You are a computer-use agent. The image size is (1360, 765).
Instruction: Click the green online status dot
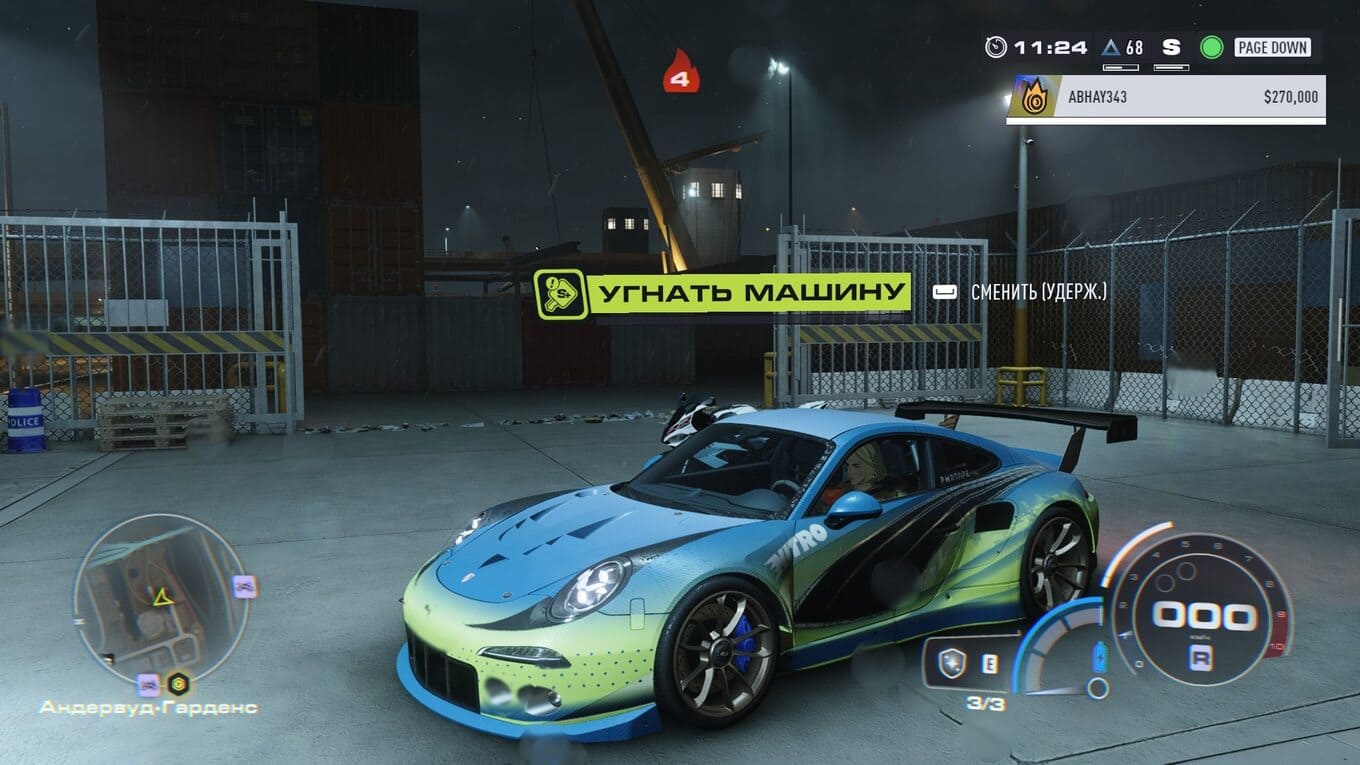tap(1211, 47)
